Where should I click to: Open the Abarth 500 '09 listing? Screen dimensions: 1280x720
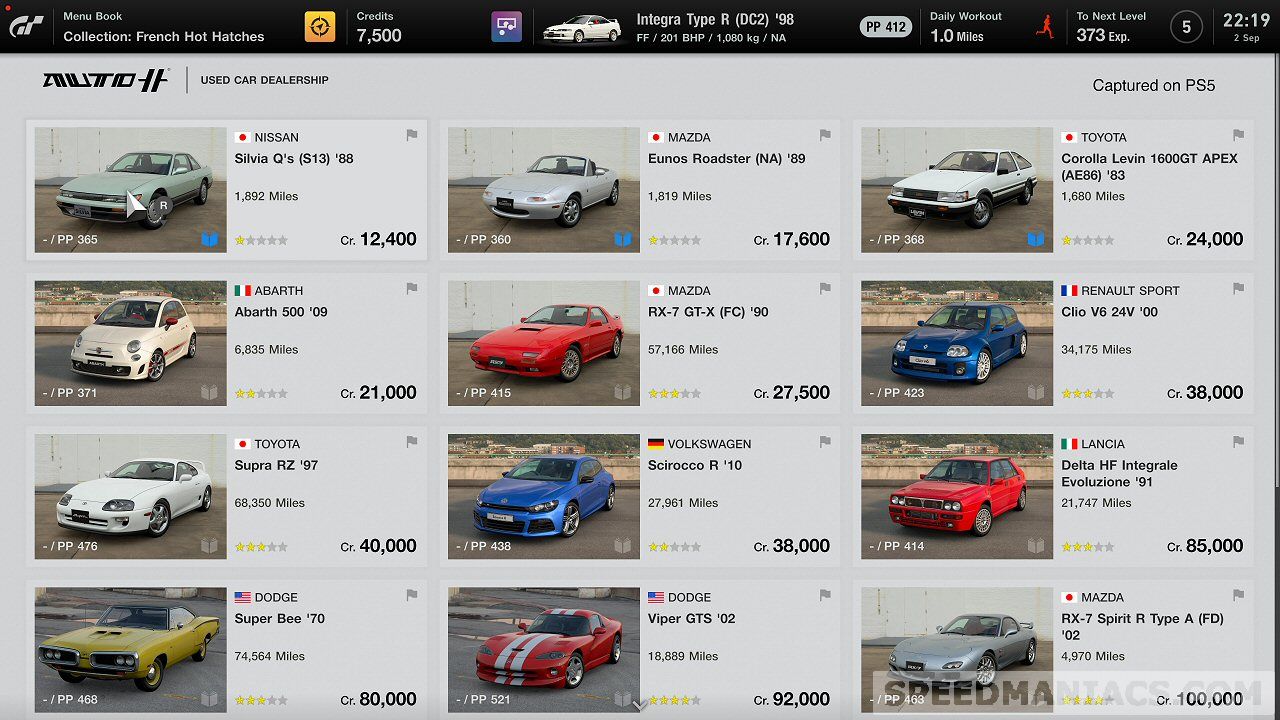click(226, 343)
